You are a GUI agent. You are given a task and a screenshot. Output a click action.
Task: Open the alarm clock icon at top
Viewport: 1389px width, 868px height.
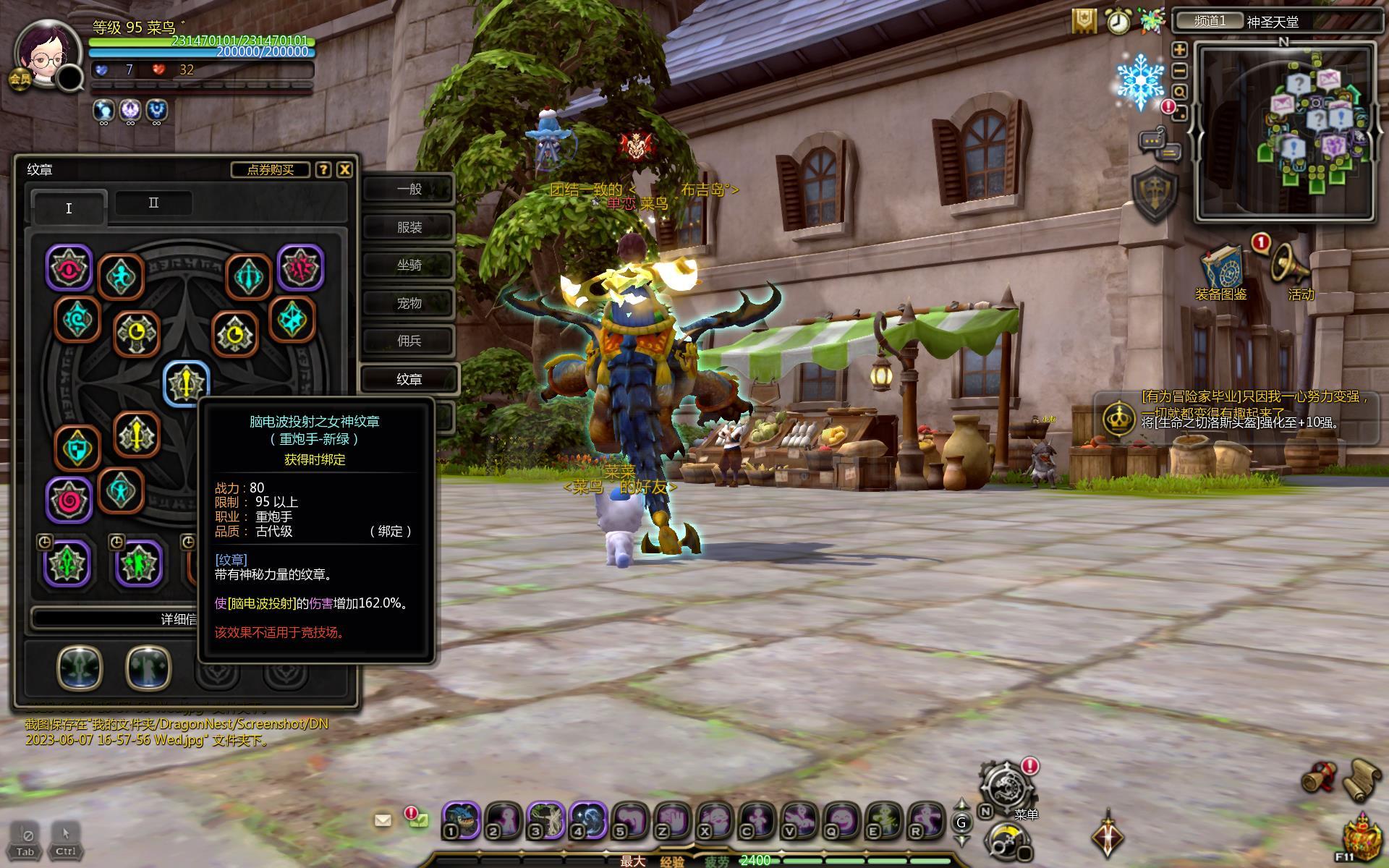pos(1118,22)
